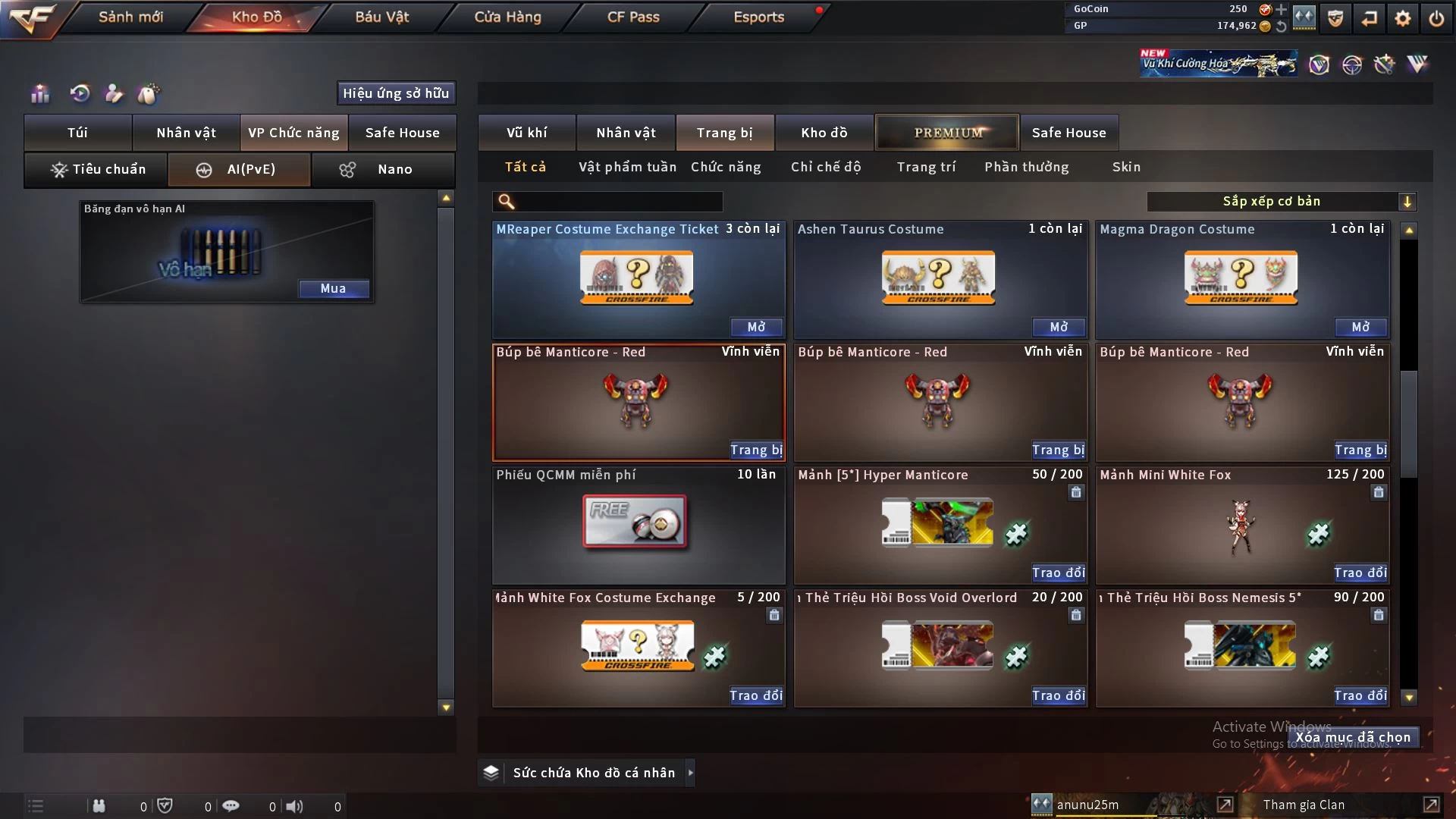Show the Vật phẩm tuần filter
The width and height of the screenshot is (1456, 819).
627,167
